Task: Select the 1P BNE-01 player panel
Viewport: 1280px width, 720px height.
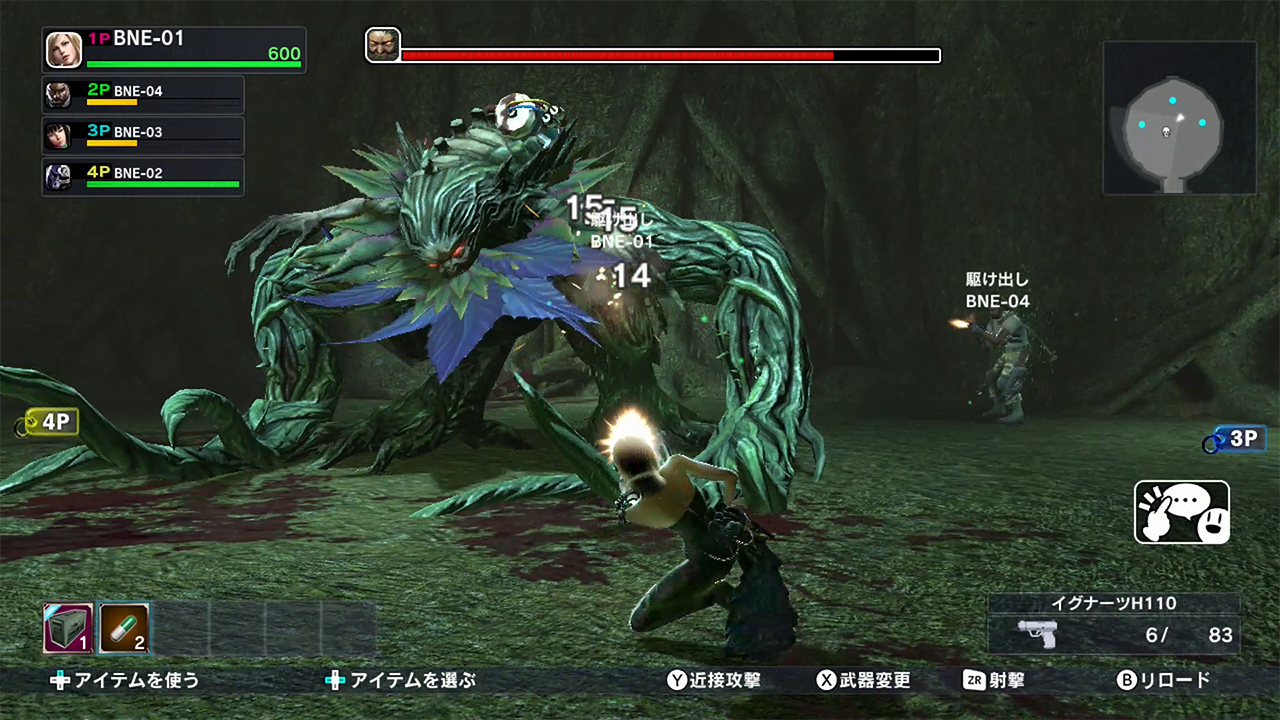Action: pyautogui.click(x=174, y=49)
